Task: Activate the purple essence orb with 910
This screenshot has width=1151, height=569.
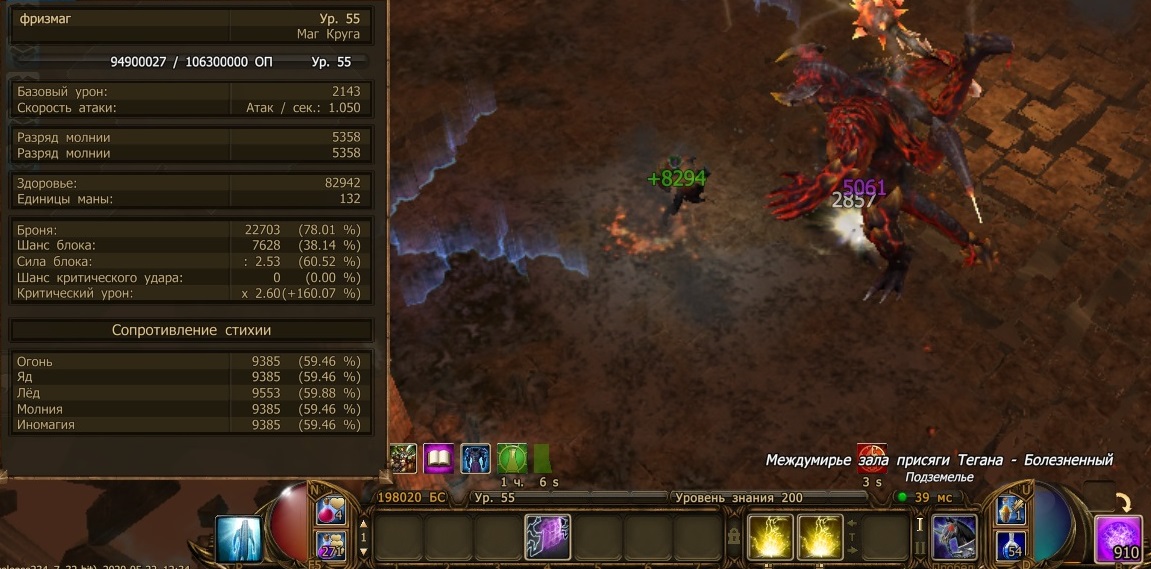Action: [1118, 538]
